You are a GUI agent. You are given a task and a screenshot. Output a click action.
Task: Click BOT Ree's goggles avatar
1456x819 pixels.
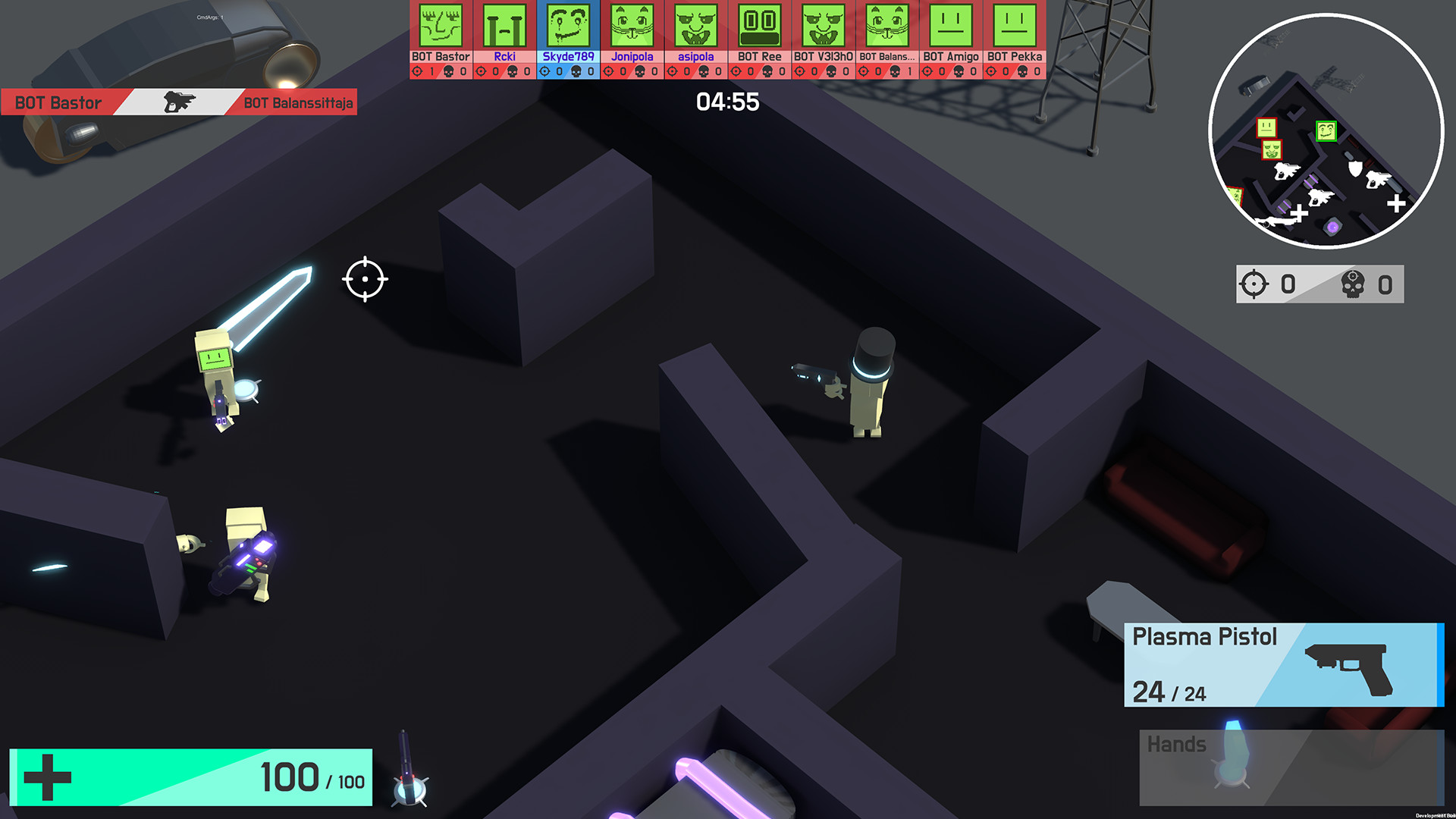(758, 27)
